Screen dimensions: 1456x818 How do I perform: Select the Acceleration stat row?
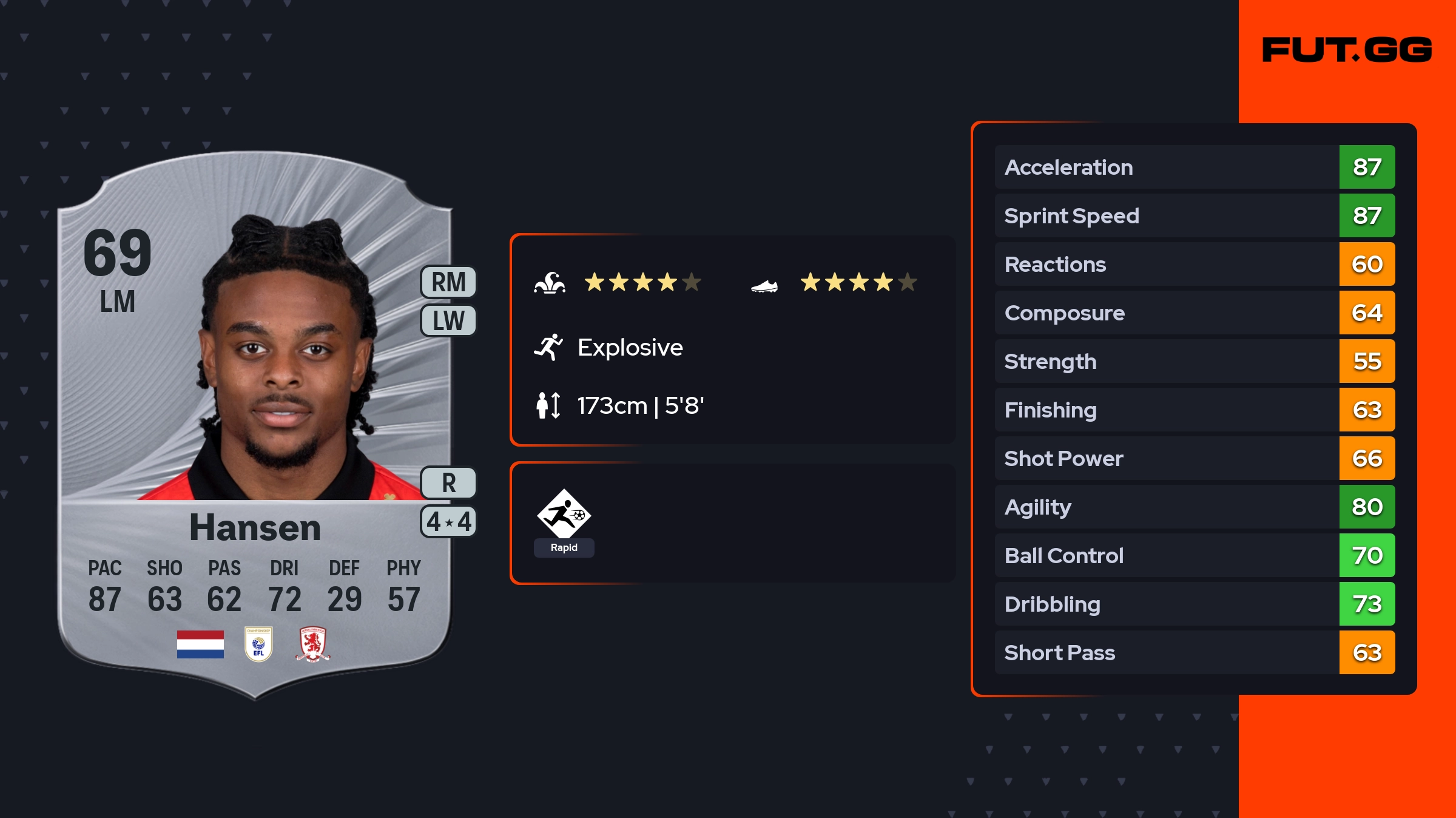click(x=1195, y=167)
